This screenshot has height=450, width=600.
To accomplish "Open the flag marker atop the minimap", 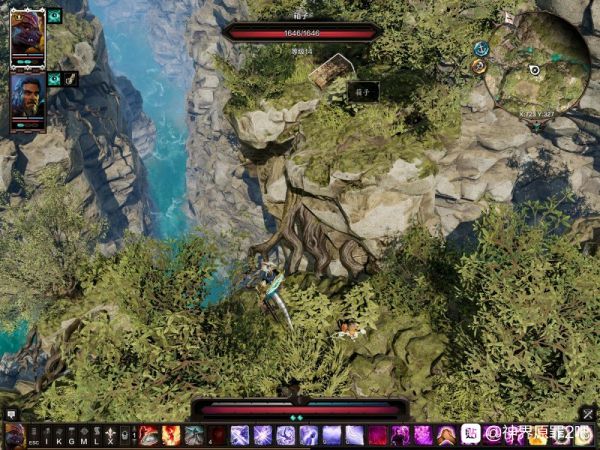I will point(508,18).
